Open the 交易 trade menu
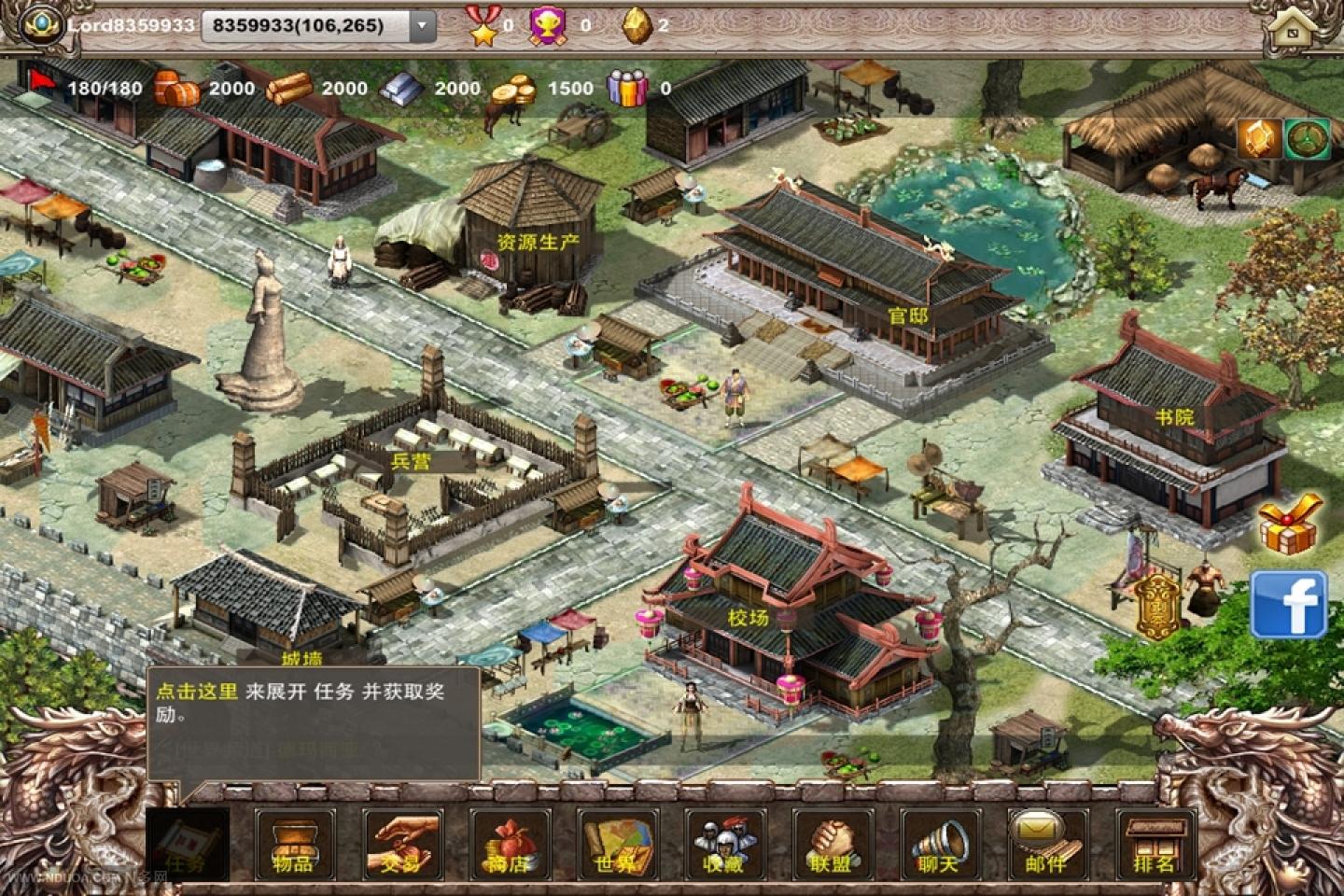 point(401,845)
